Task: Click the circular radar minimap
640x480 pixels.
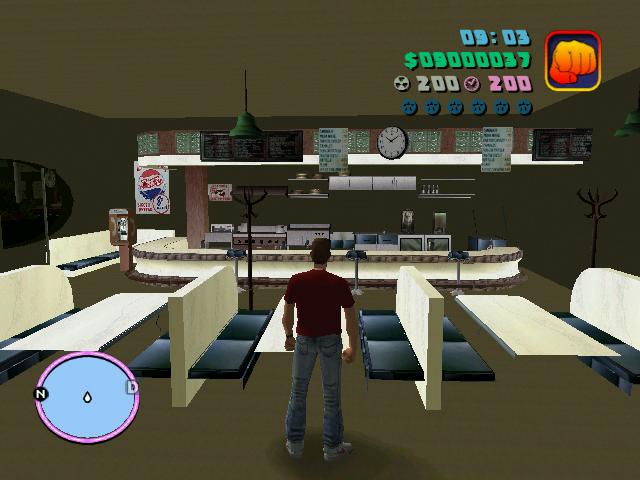Action: coord(86,394)
